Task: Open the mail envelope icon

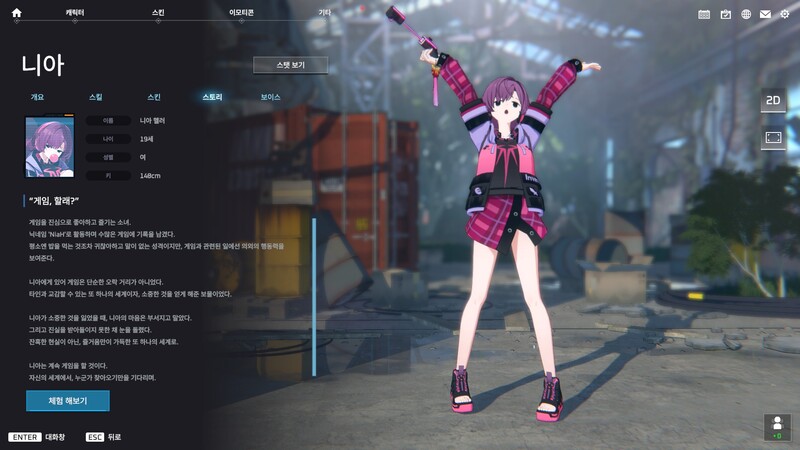Action: (x=765, y=14)
